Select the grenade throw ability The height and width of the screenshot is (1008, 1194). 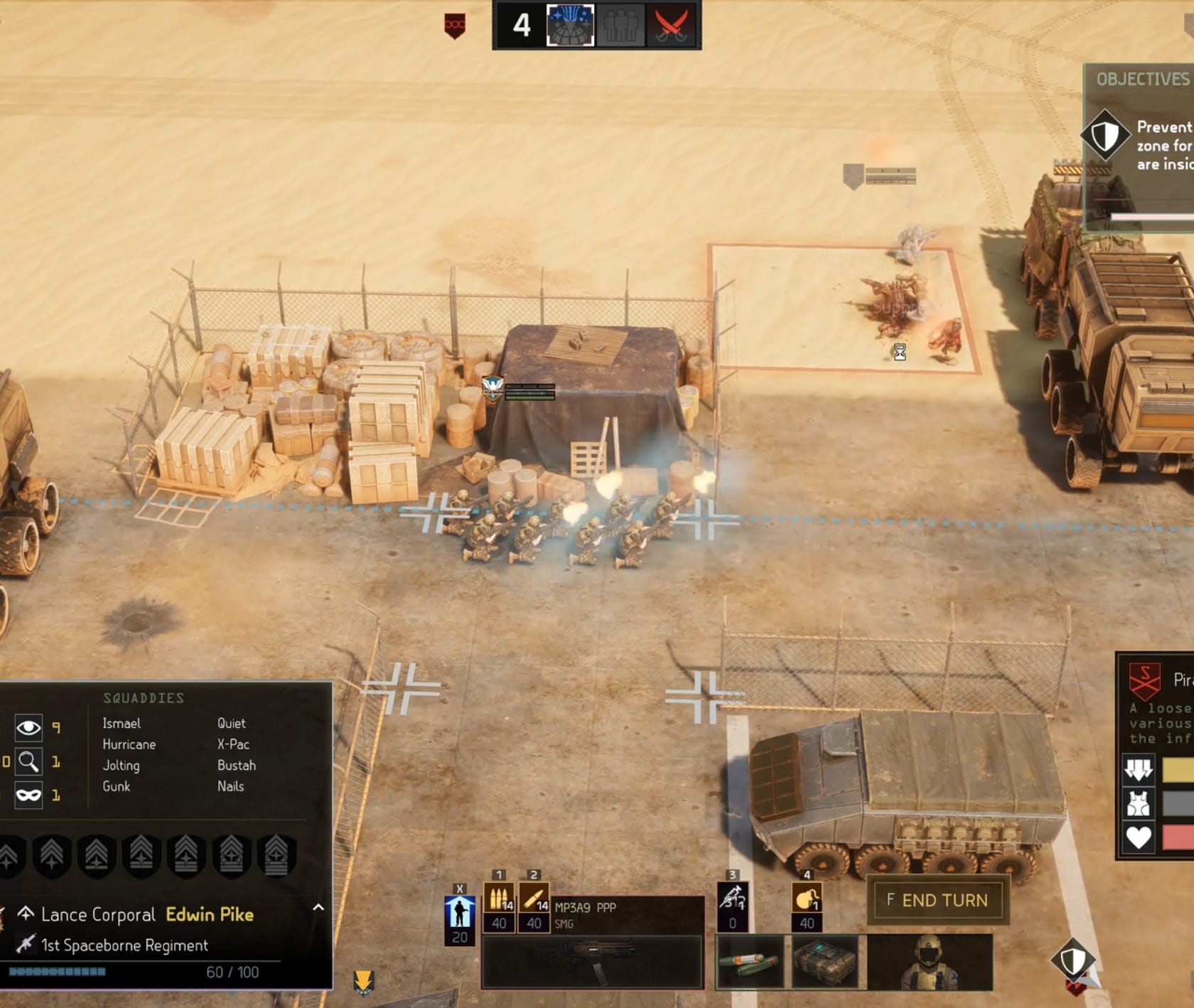(807, 898)
